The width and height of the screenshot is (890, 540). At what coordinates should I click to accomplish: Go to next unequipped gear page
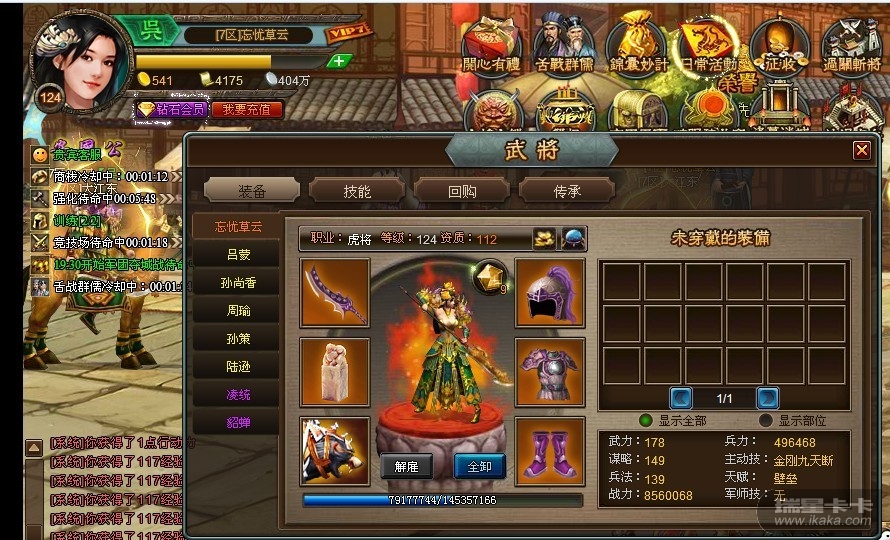[x=768, y=397]
